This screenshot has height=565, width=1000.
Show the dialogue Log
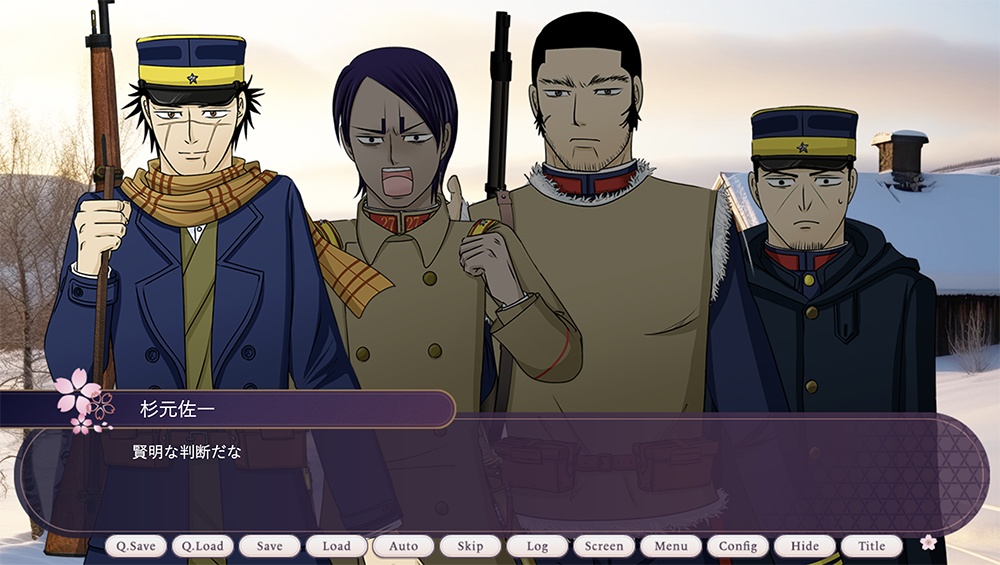click(x=538, y=546)
